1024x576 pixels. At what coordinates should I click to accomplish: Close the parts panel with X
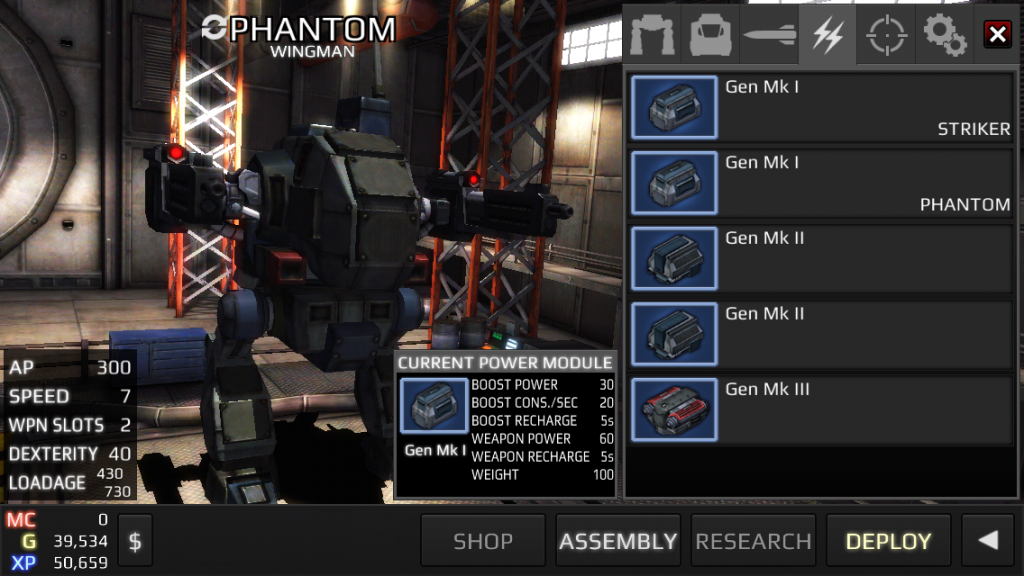click(997, 35)
